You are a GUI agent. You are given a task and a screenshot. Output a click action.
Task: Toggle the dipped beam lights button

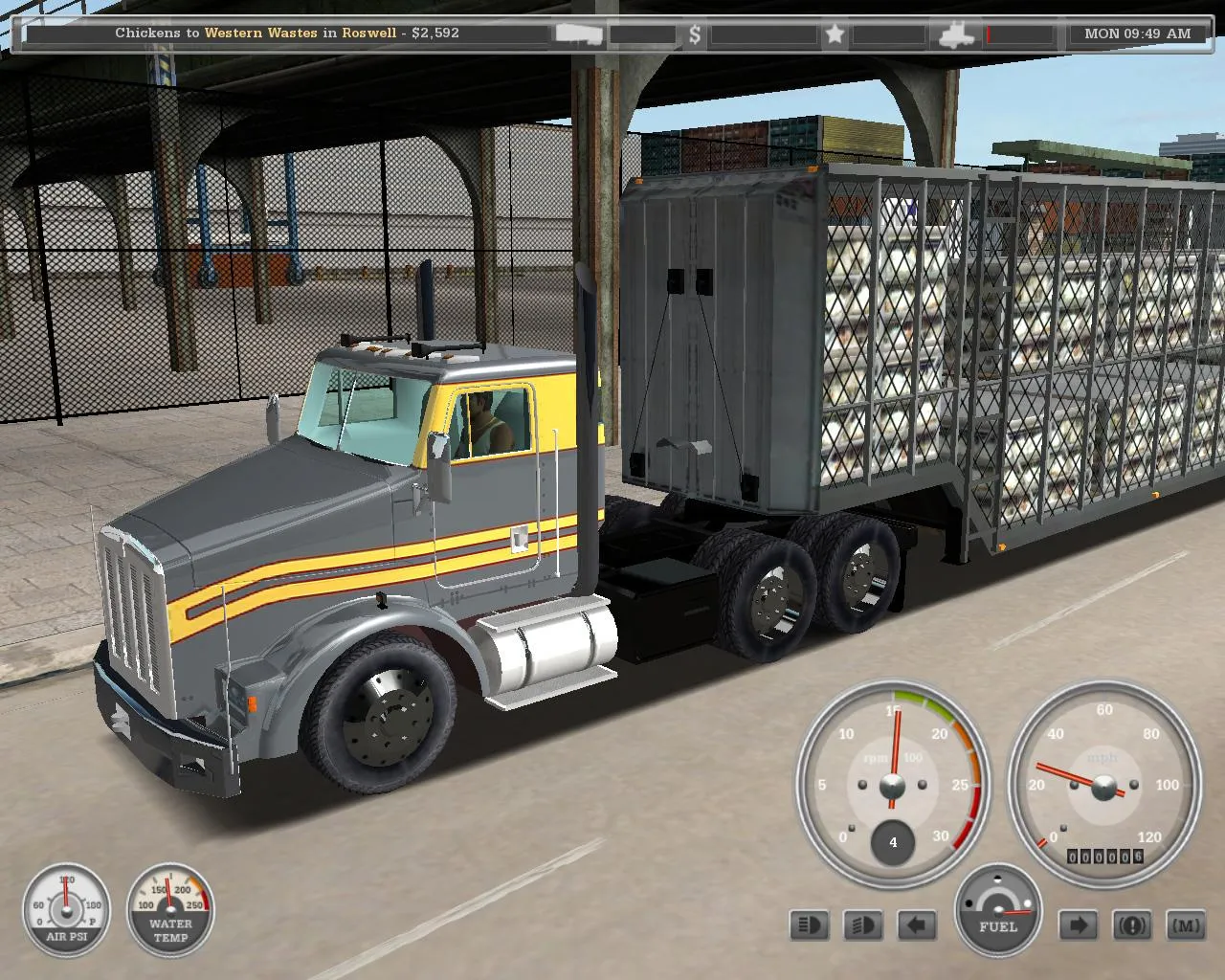[x=863, y=925]
